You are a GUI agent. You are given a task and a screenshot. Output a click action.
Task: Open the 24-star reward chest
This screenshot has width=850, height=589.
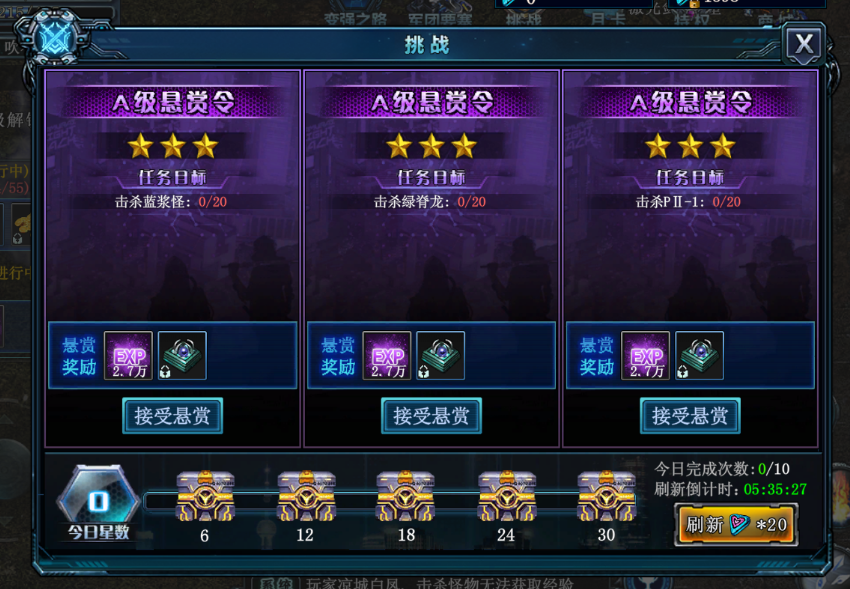(x=506, y=497)
